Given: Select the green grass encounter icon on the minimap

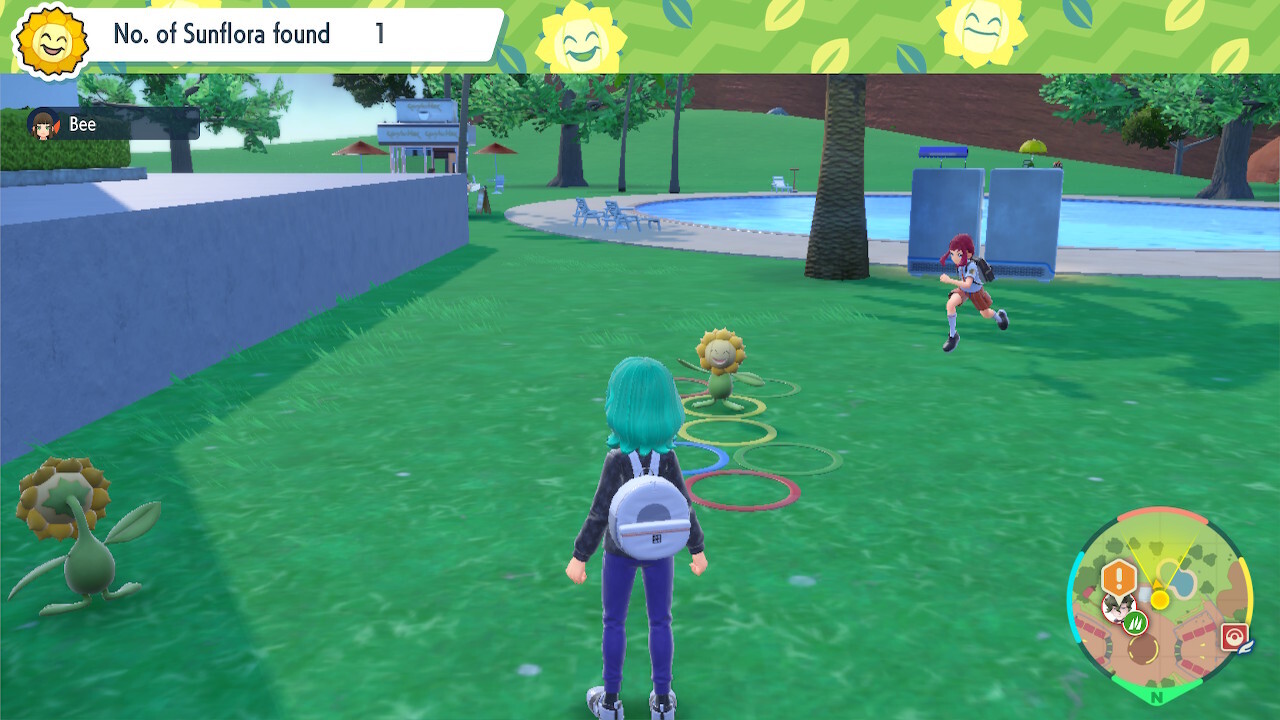Looking at the screenshot, I should (1136, 623).
